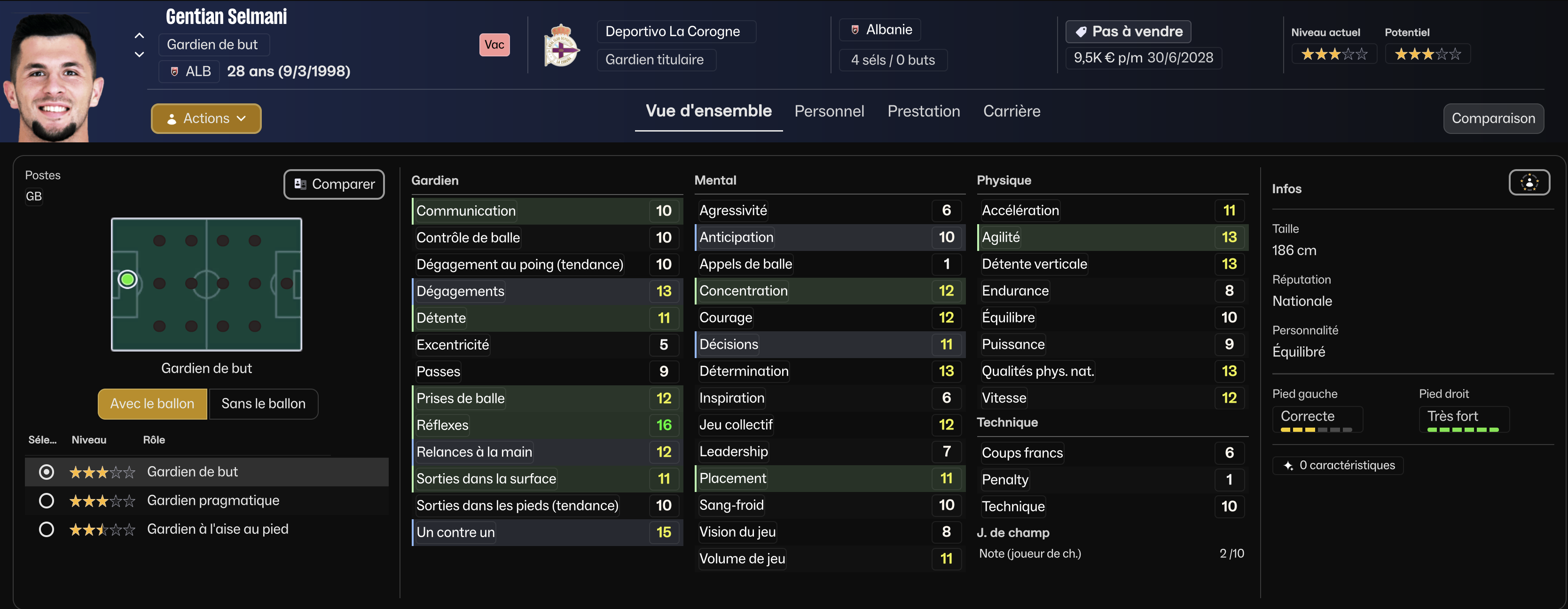Open the Prestation tab
The image size is (1568, 609).
pos(923,111)
